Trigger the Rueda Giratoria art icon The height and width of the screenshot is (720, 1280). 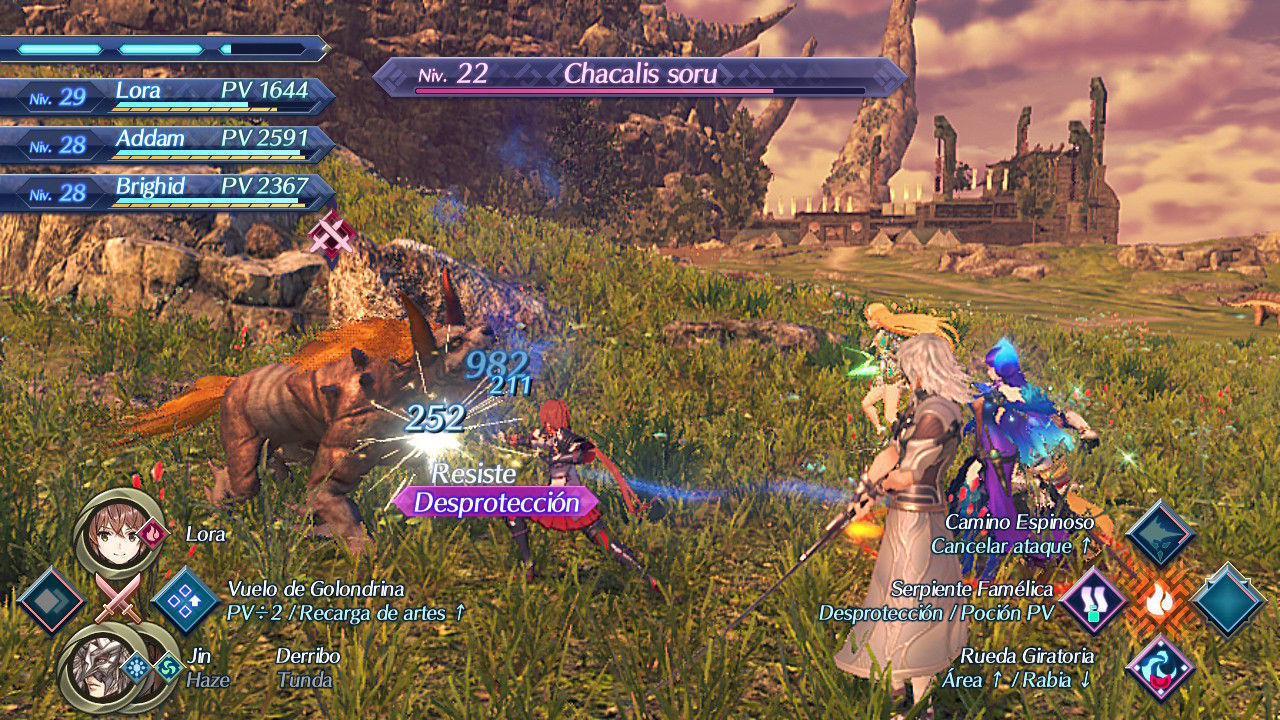tap(1160, 667)
